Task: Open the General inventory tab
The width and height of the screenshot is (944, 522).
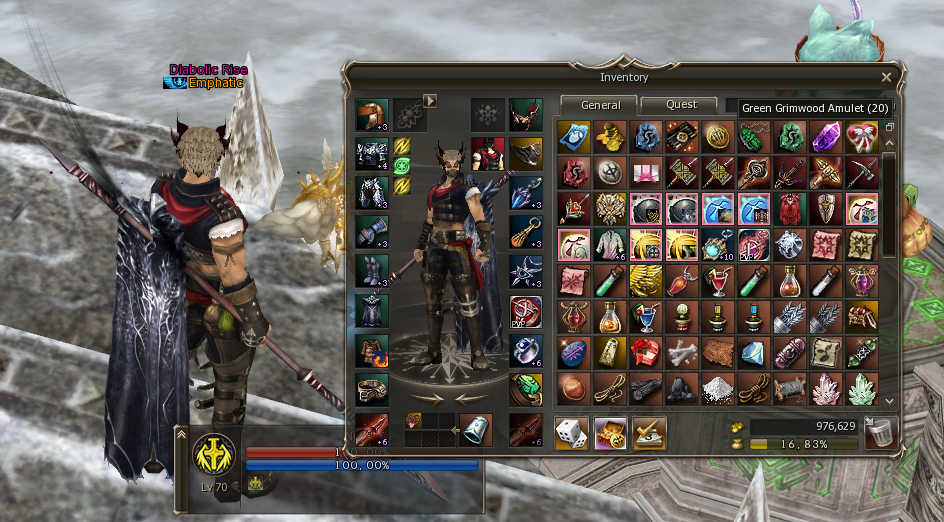Action: [x=600, y=105]
